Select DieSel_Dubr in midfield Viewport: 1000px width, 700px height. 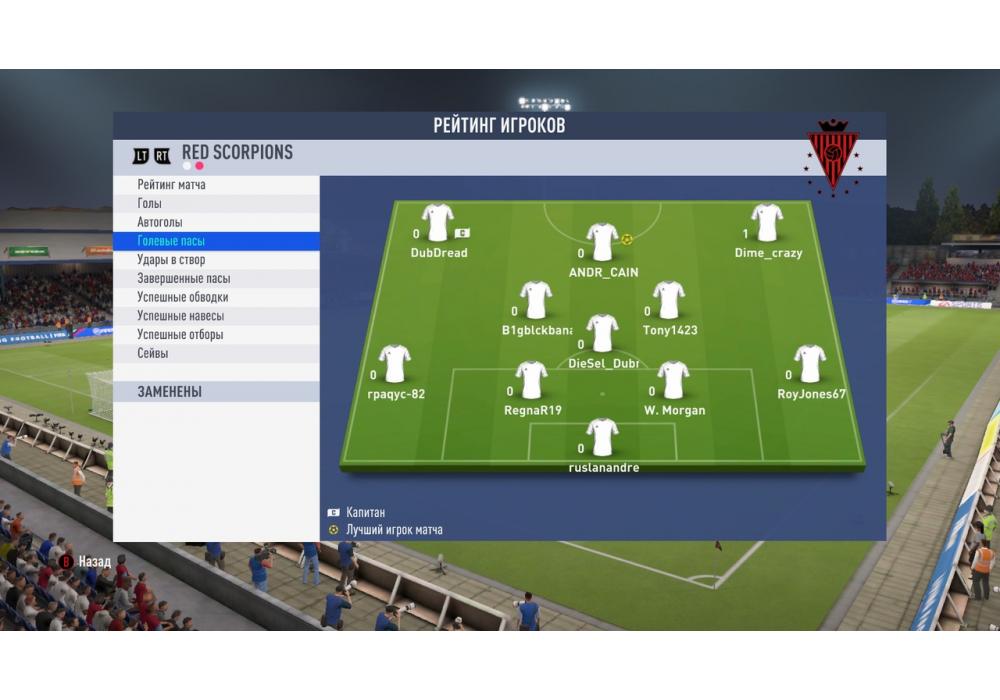coord(602,334)
